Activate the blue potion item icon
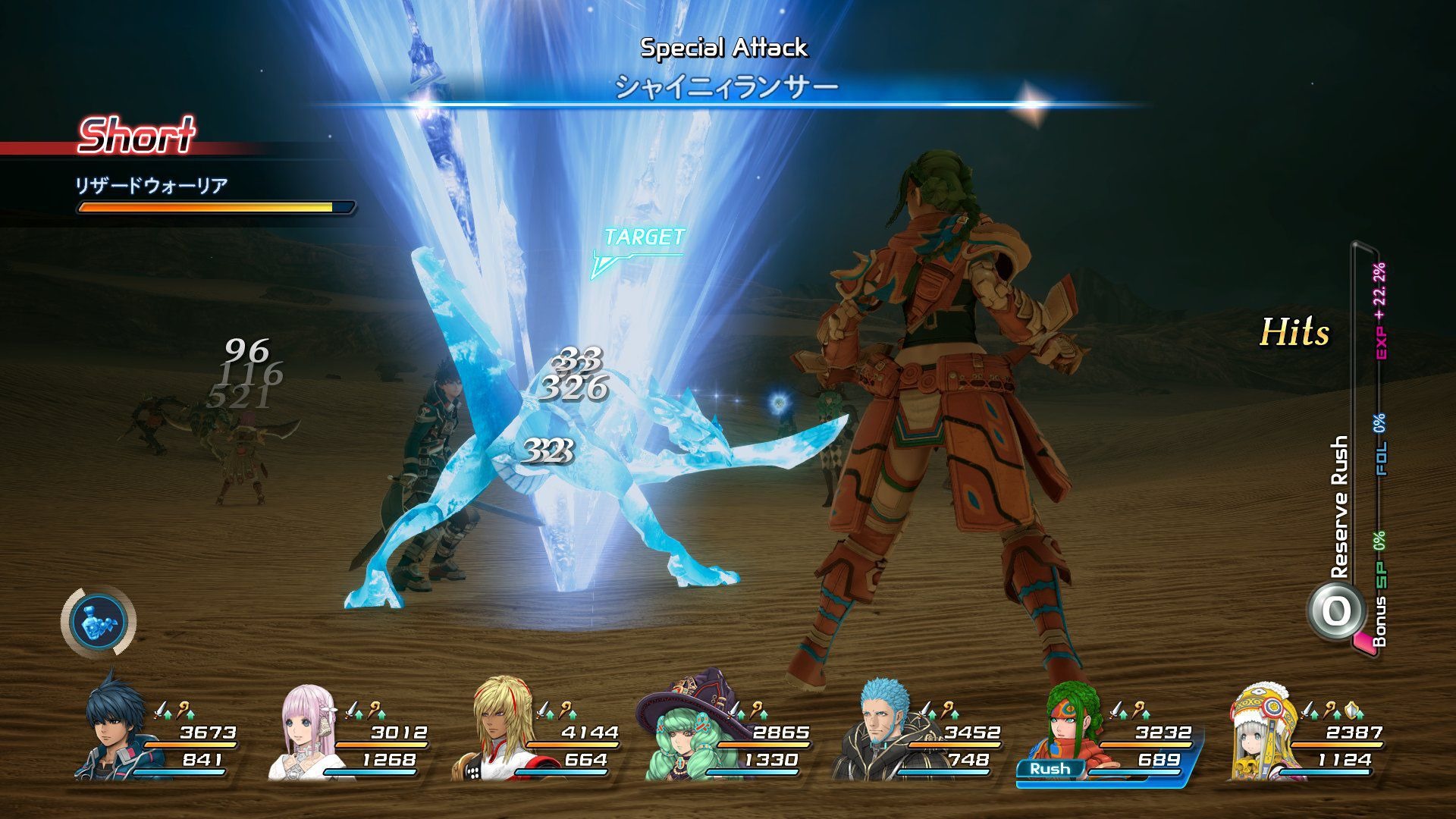 pyautogui.click(x=98, y=620)
